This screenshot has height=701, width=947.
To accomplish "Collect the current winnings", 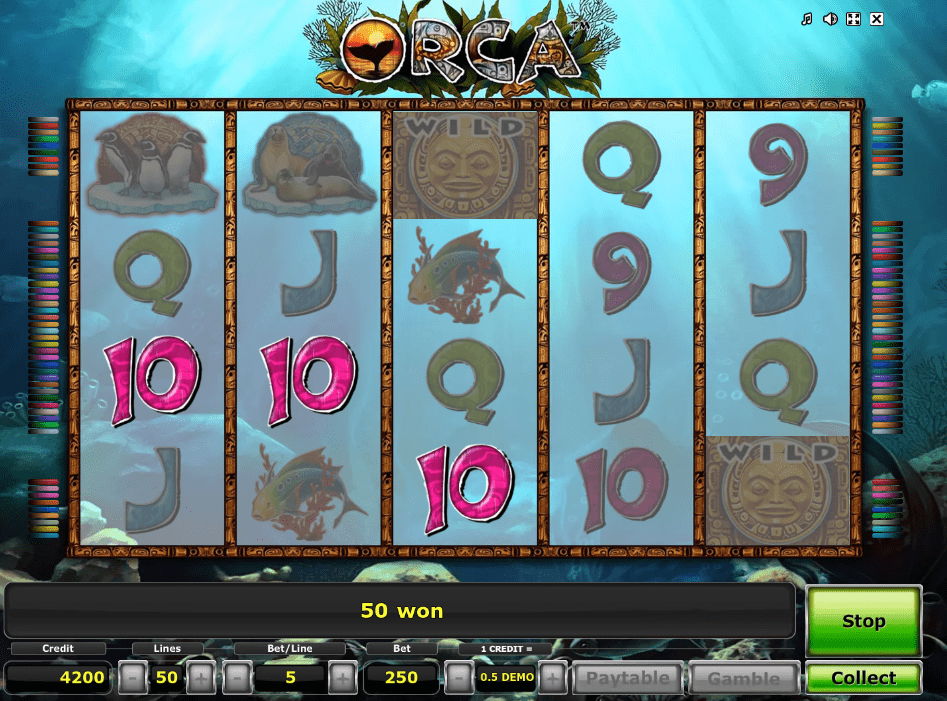I will 863,678.
